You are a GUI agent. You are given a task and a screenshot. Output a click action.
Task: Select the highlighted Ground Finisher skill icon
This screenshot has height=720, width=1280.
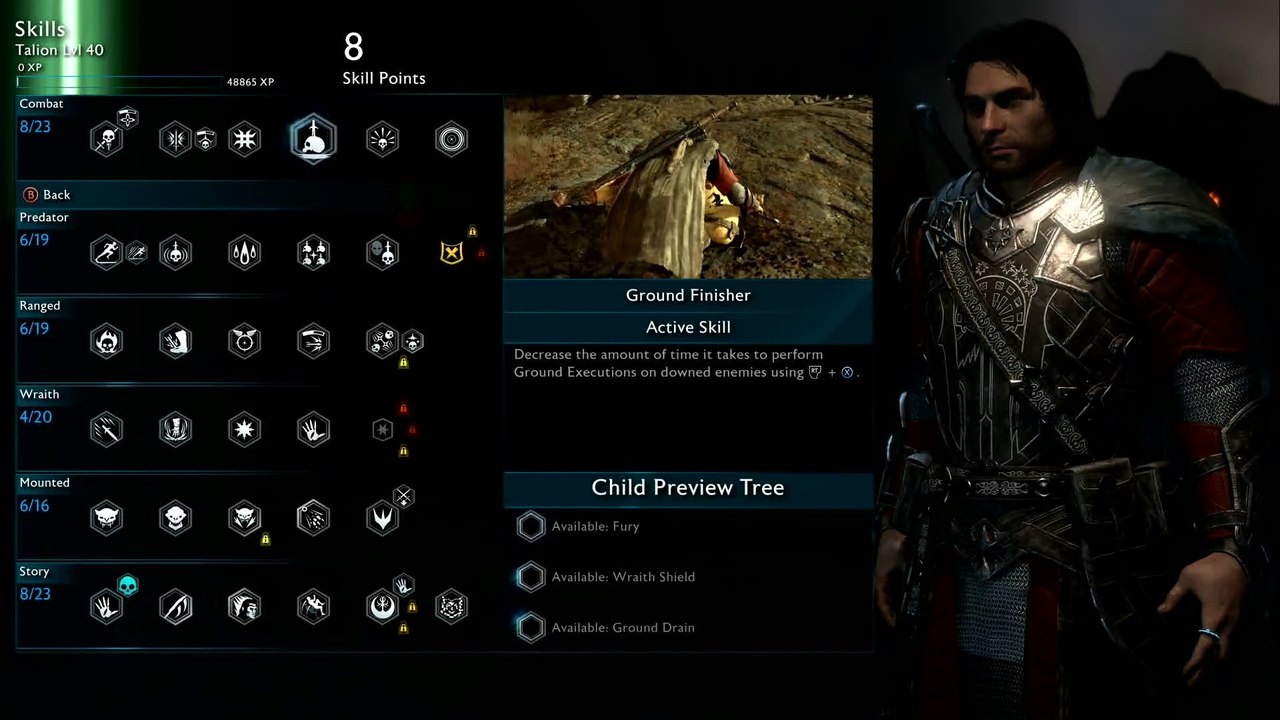(313, 139)
